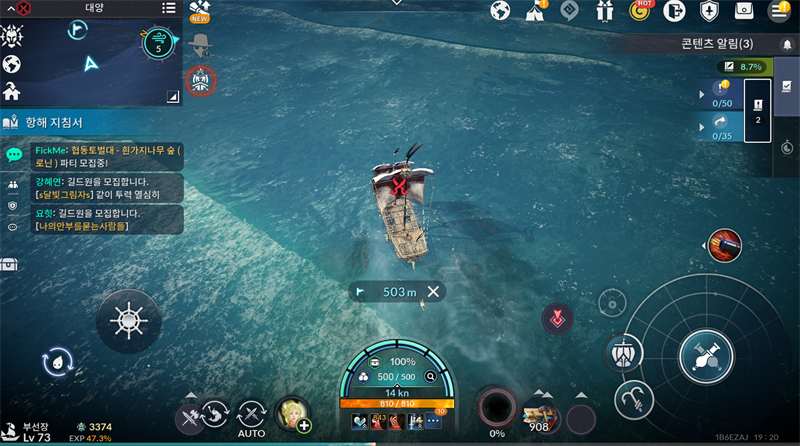
Task: Activate the ship sails skill button
Action: click(x=625, y=353)
